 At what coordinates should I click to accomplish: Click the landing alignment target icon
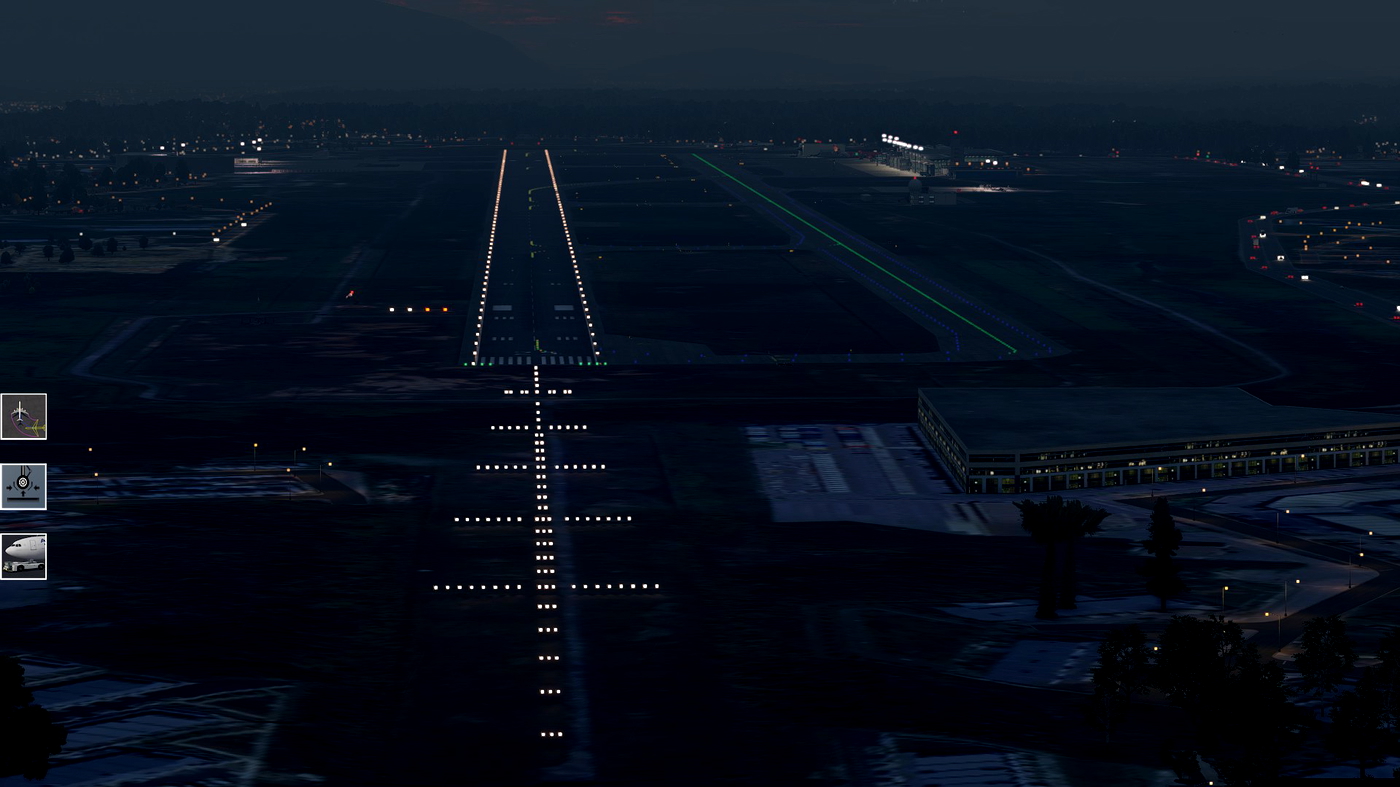click(x=24, y=485)
